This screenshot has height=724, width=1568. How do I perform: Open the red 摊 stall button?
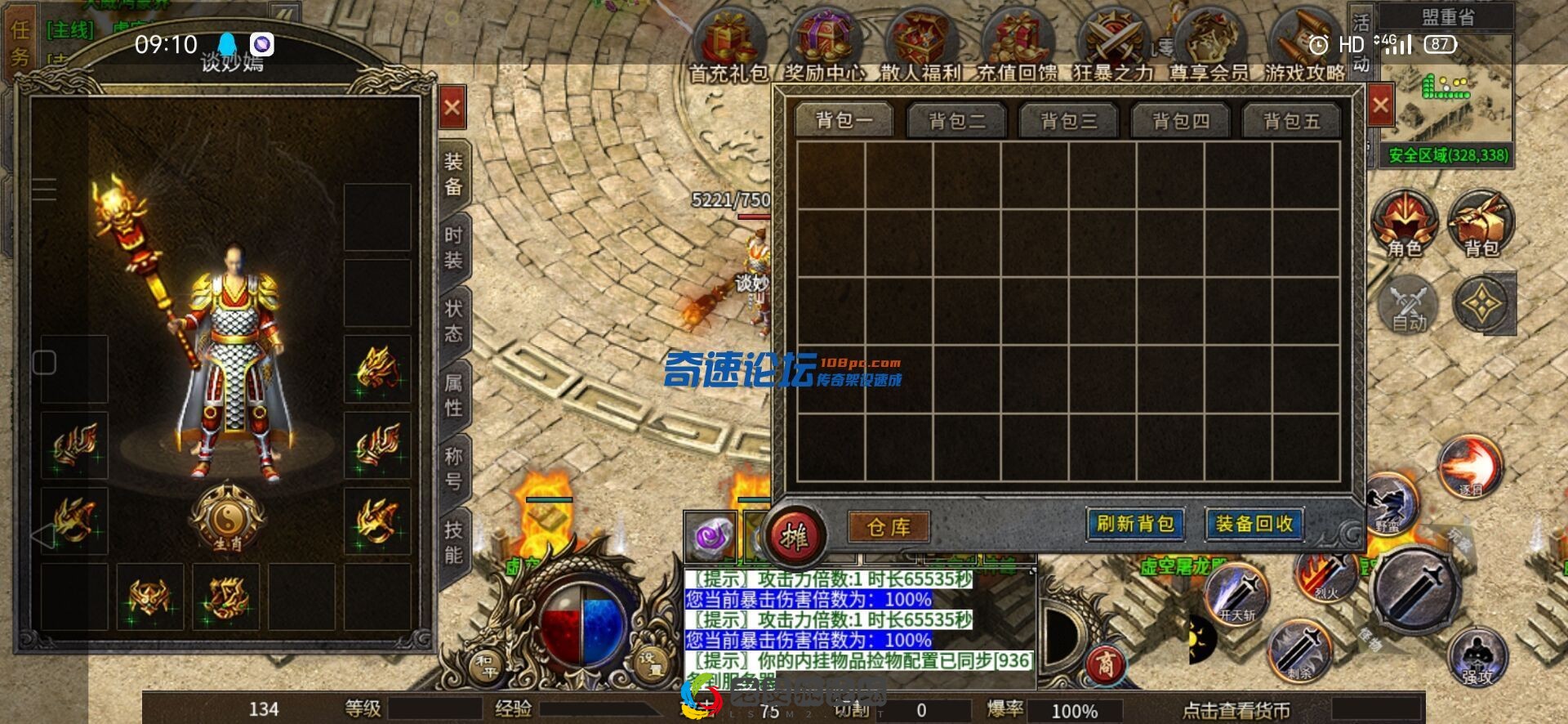click(x=794, y=537)
